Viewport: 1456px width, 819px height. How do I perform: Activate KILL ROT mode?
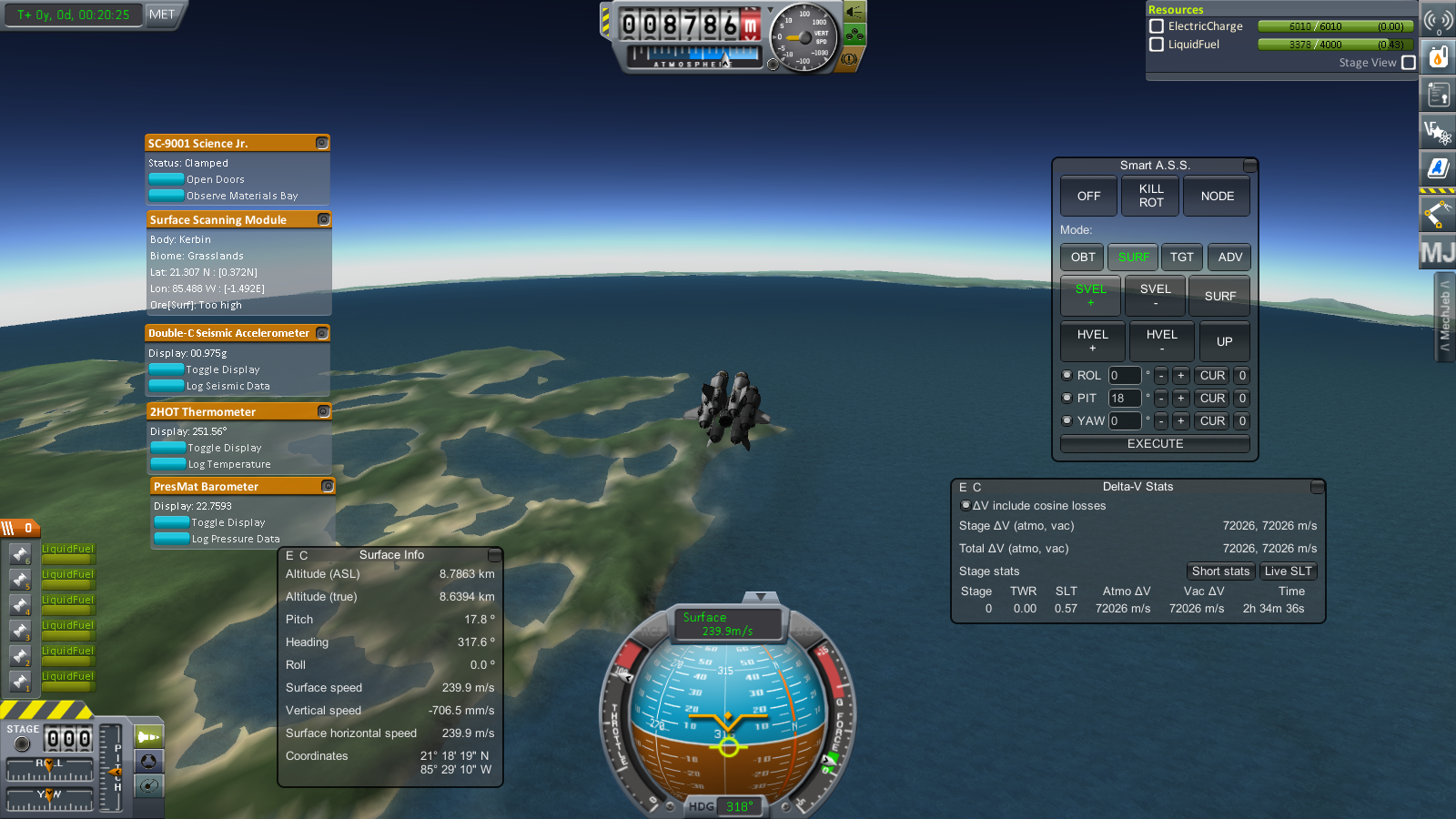(x=1151, y=196)
